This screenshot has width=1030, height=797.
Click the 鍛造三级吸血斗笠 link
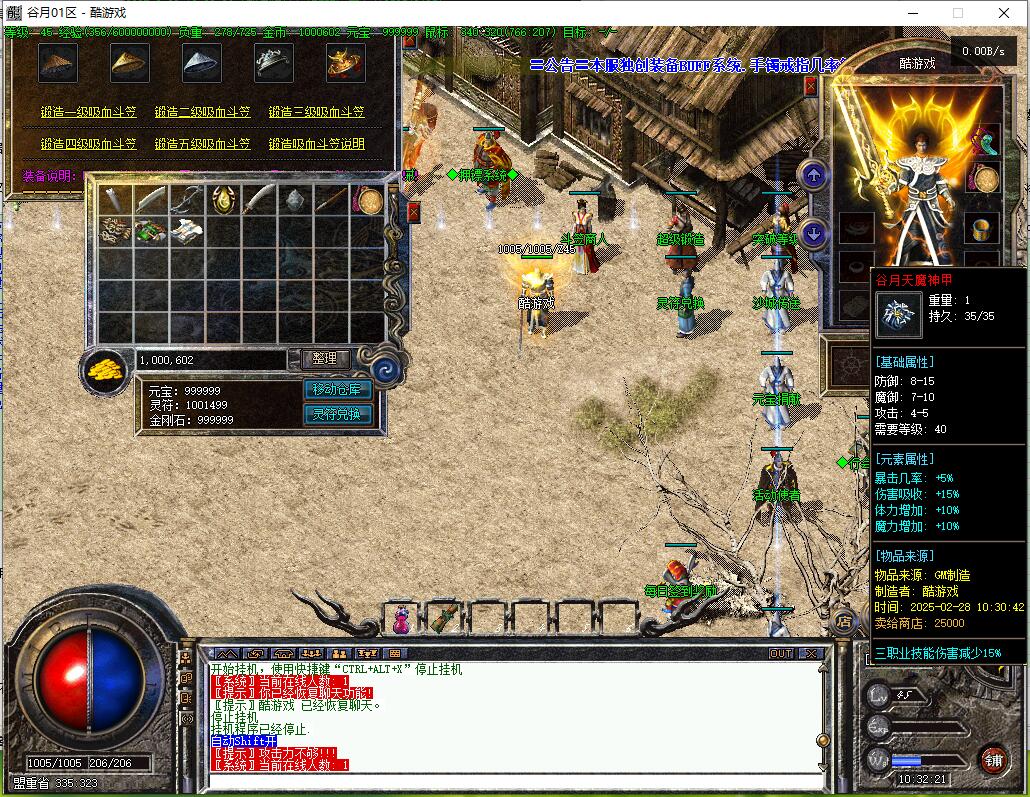[x=316, y=112]
